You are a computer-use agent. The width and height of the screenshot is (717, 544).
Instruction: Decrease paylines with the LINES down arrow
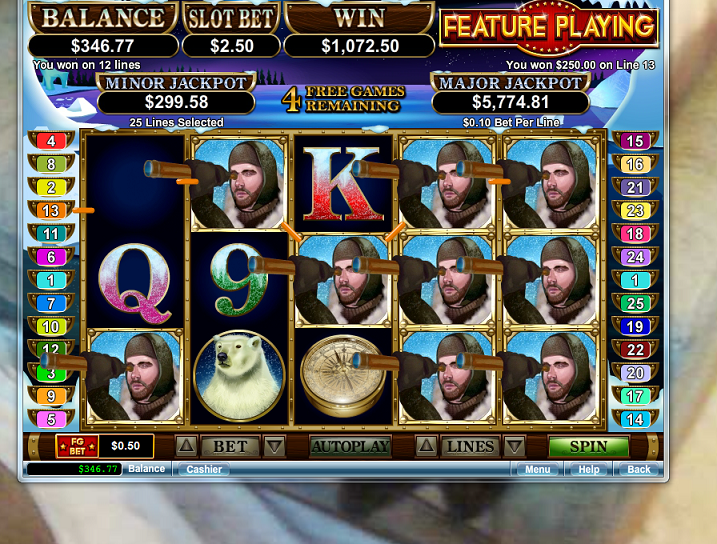[x=514, y=446]
